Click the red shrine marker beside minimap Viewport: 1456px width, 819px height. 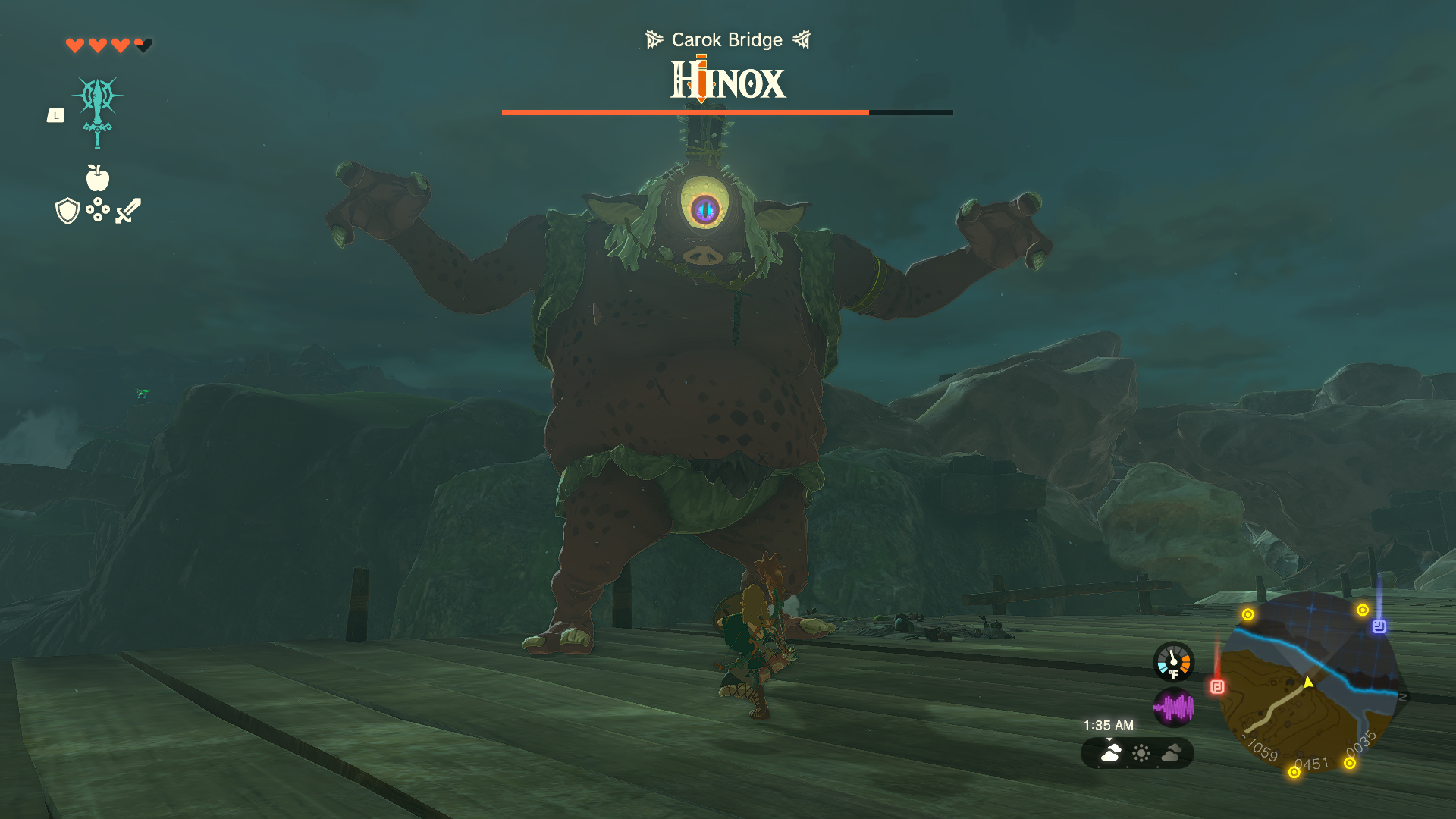1217,685
